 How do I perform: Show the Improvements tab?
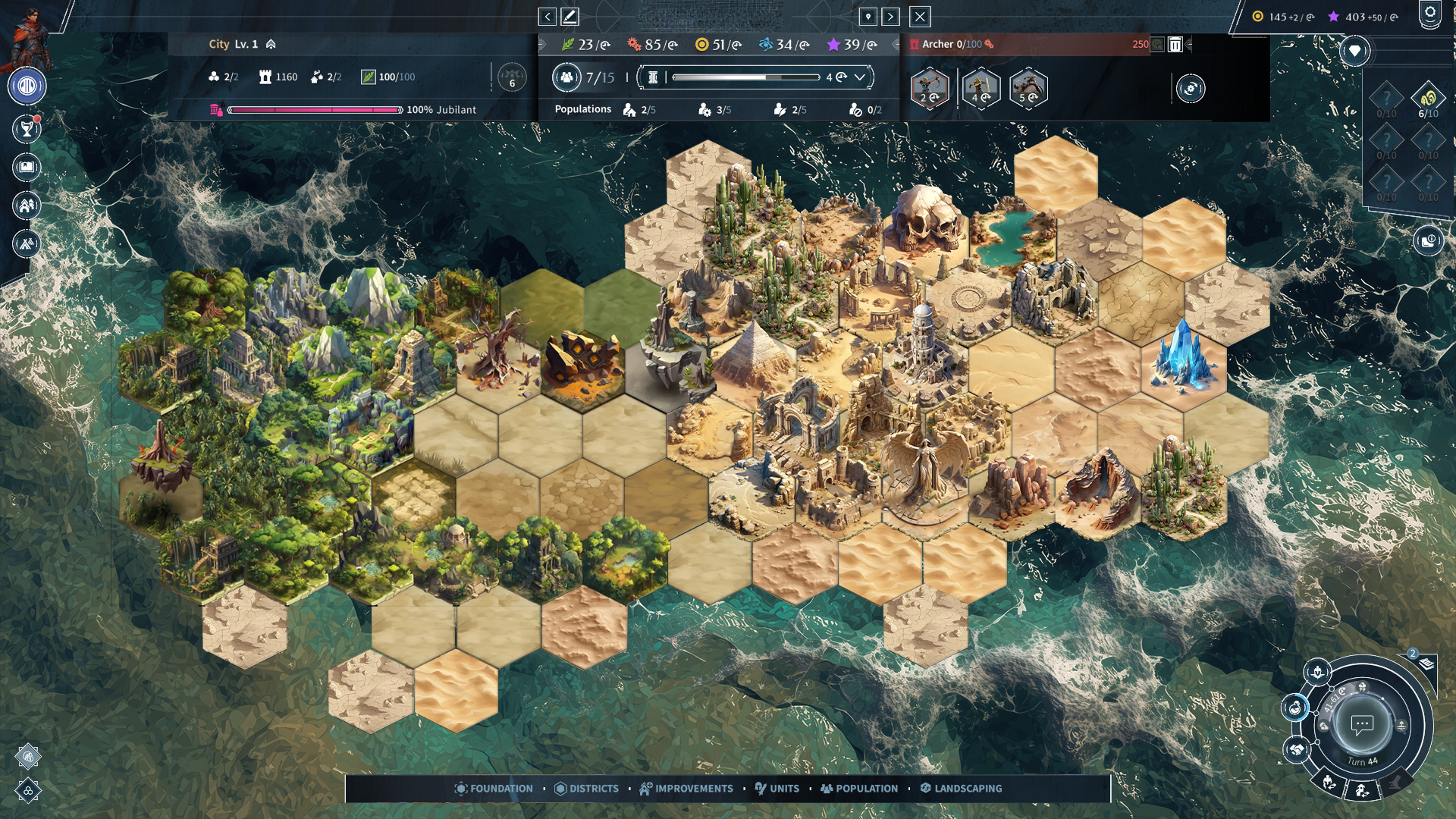(686, 789)
